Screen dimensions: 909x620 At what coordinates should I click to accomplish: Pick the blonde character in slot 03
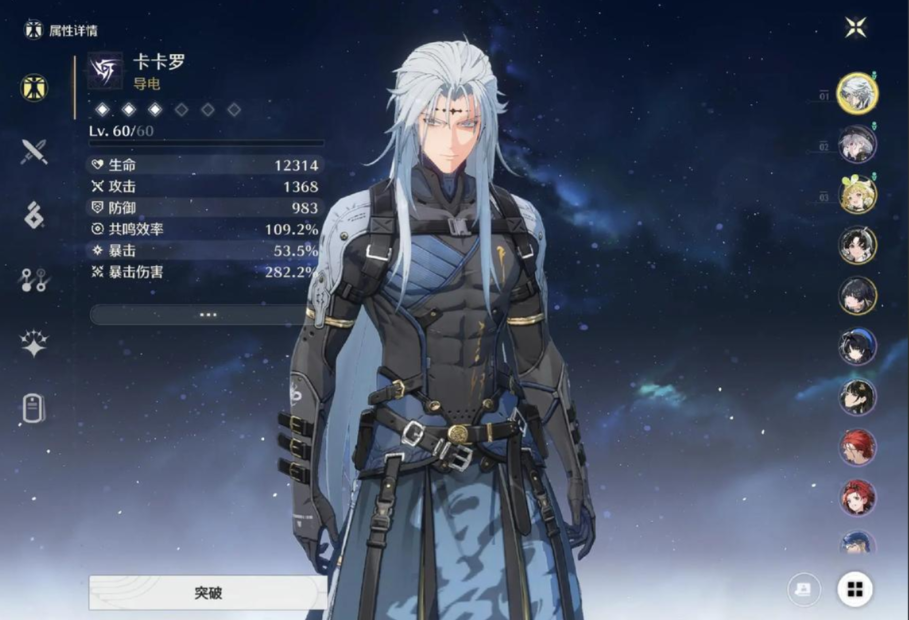(857, 195)
